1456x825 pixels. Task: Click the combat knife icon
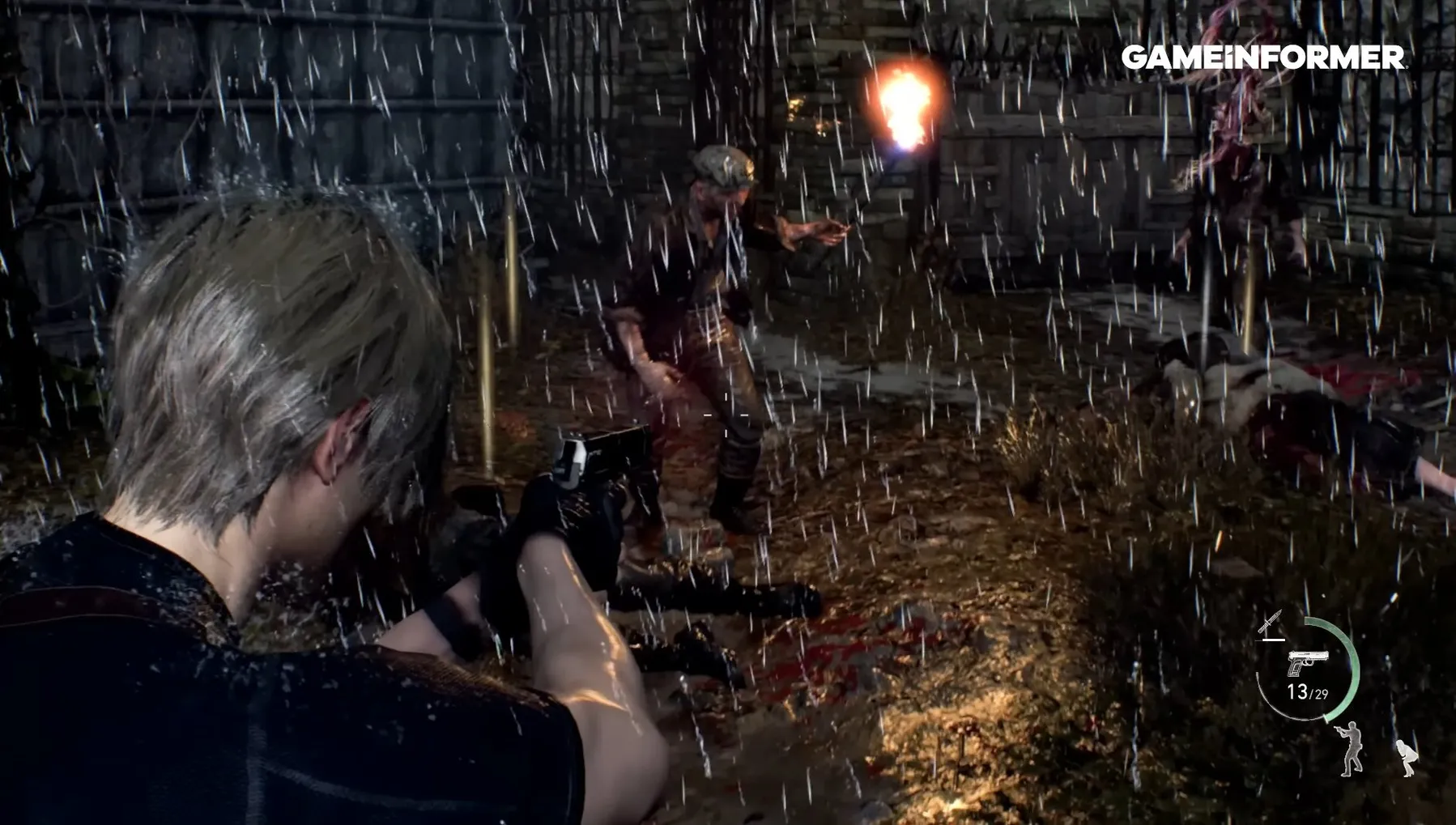(1271, 623)
